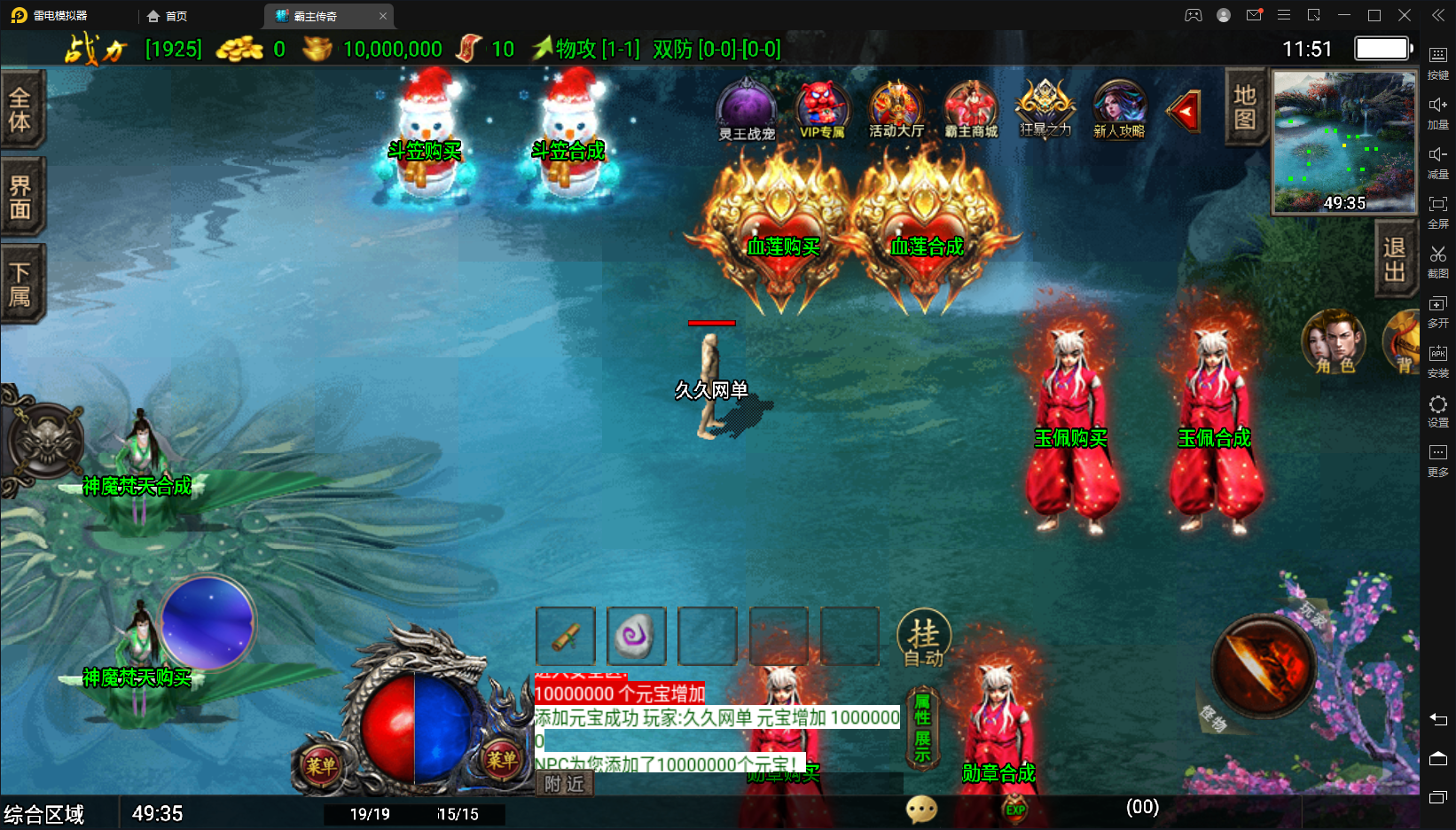Select the spiral stone hotbar slot
This screenshot has height=830, width=1456.
[x=637, y=636]
